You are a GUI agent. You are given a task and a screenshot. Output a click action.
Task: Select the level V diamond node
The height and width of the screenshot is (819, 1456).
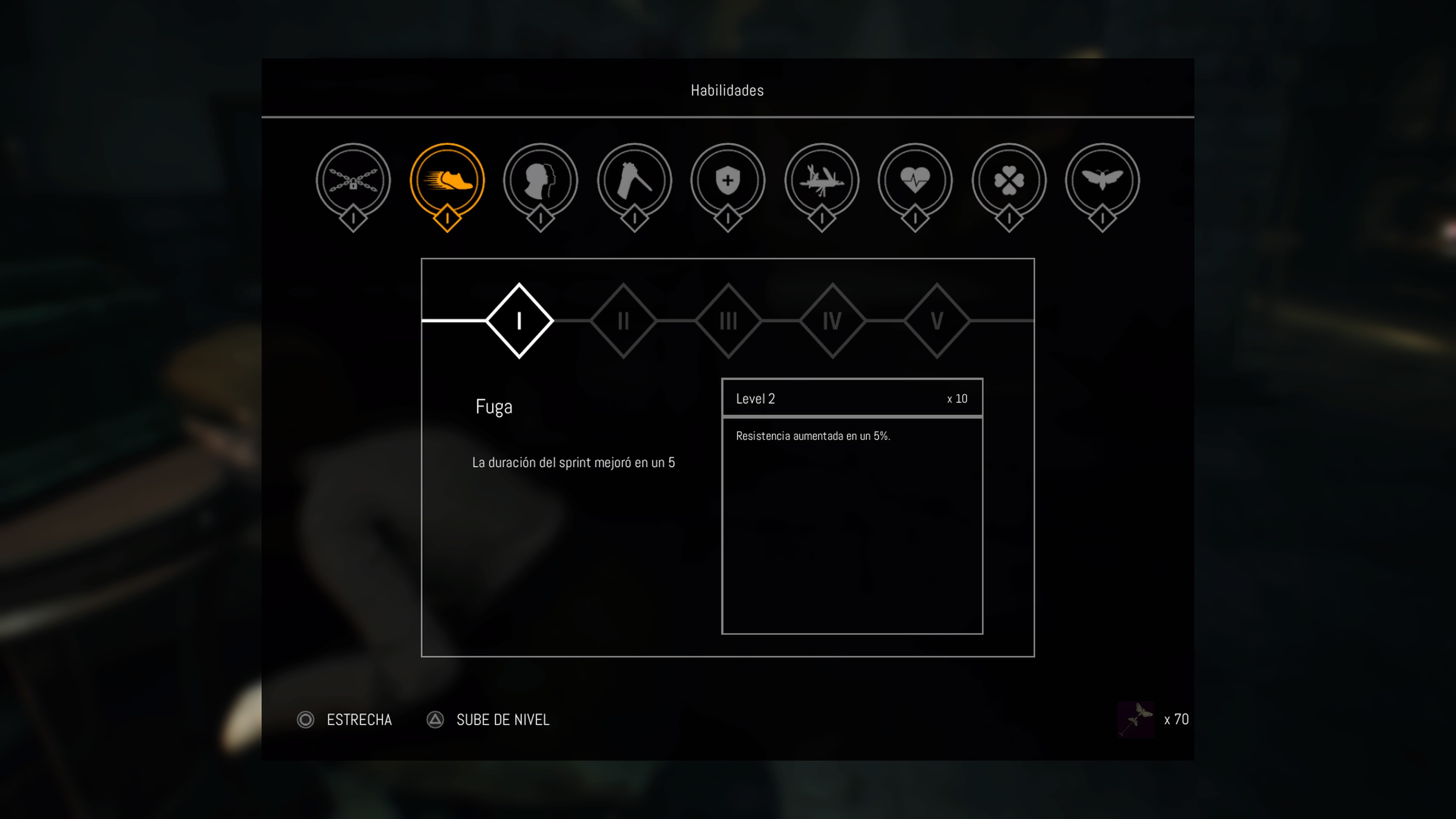(x=937, y=320)
